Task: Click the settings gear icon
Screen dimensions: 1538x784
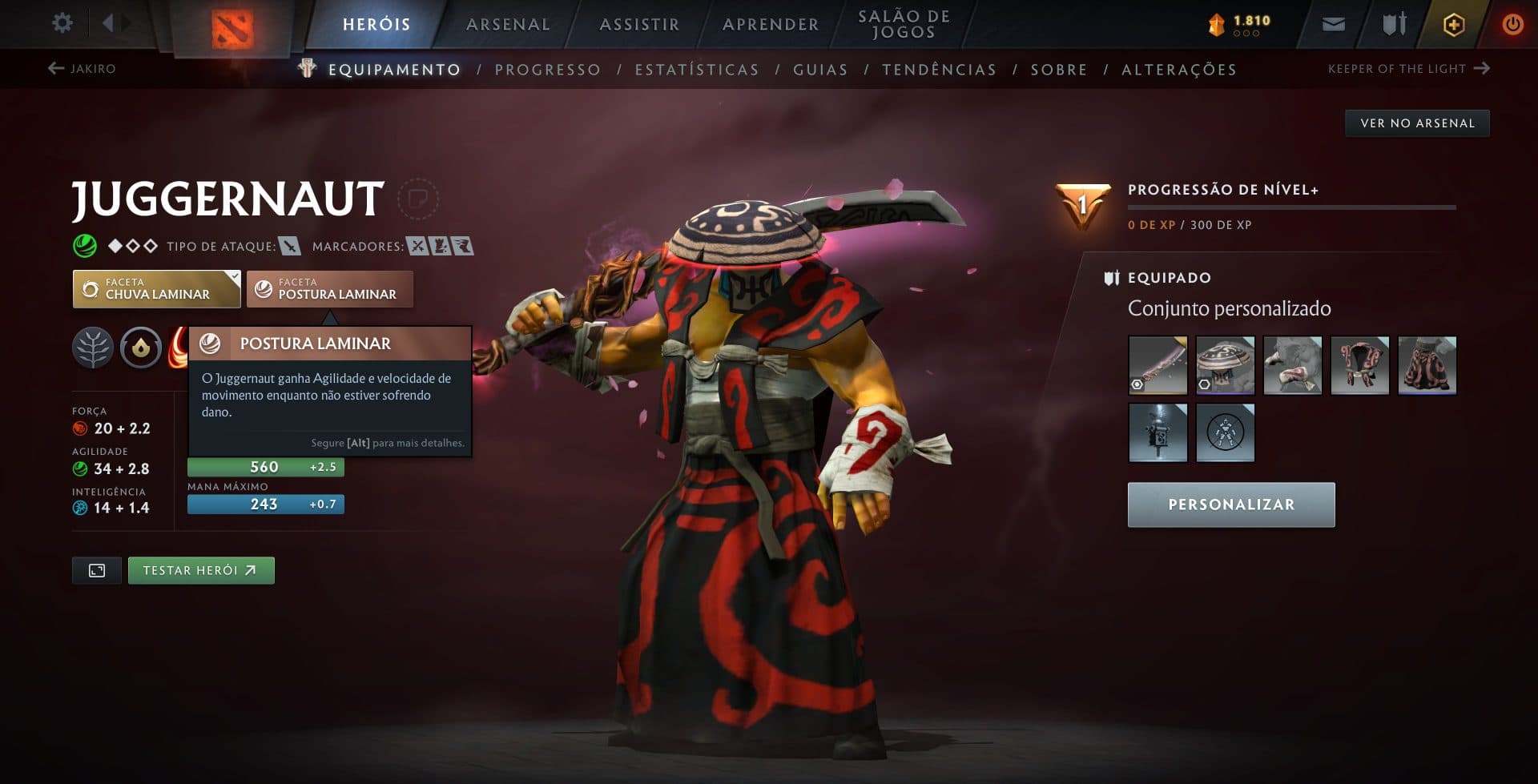Action: (62, 23)
